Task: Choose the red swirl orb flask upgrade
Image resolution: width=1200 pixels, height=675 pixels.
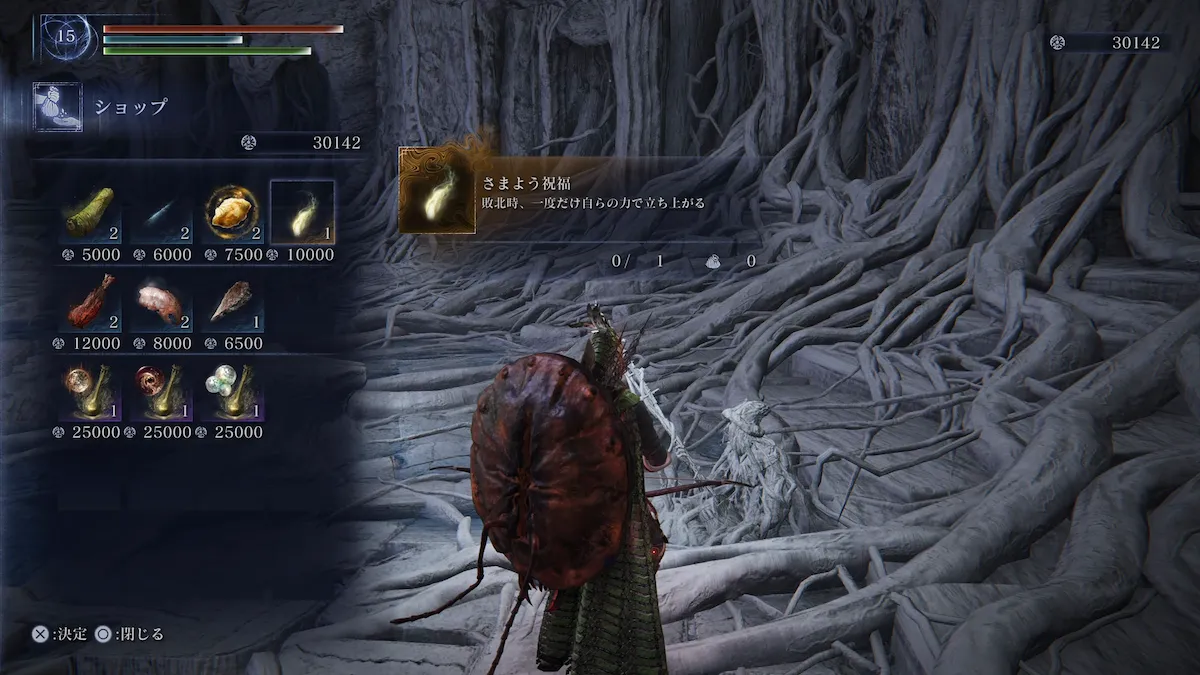Action: click(x=163, y=391)
